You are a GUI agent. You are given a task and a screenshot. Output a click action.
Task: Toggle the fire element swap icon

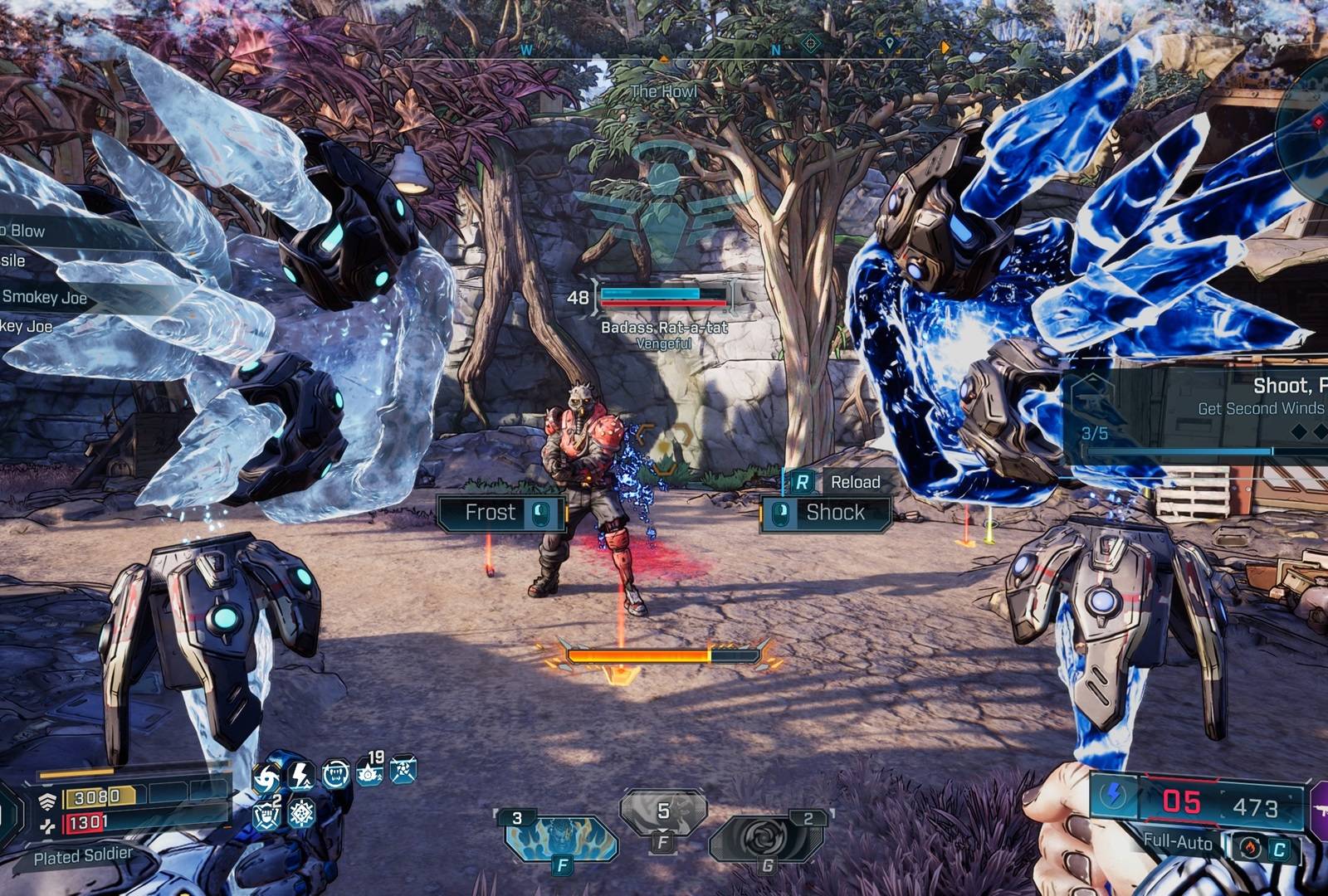(x=1250, y=848)
